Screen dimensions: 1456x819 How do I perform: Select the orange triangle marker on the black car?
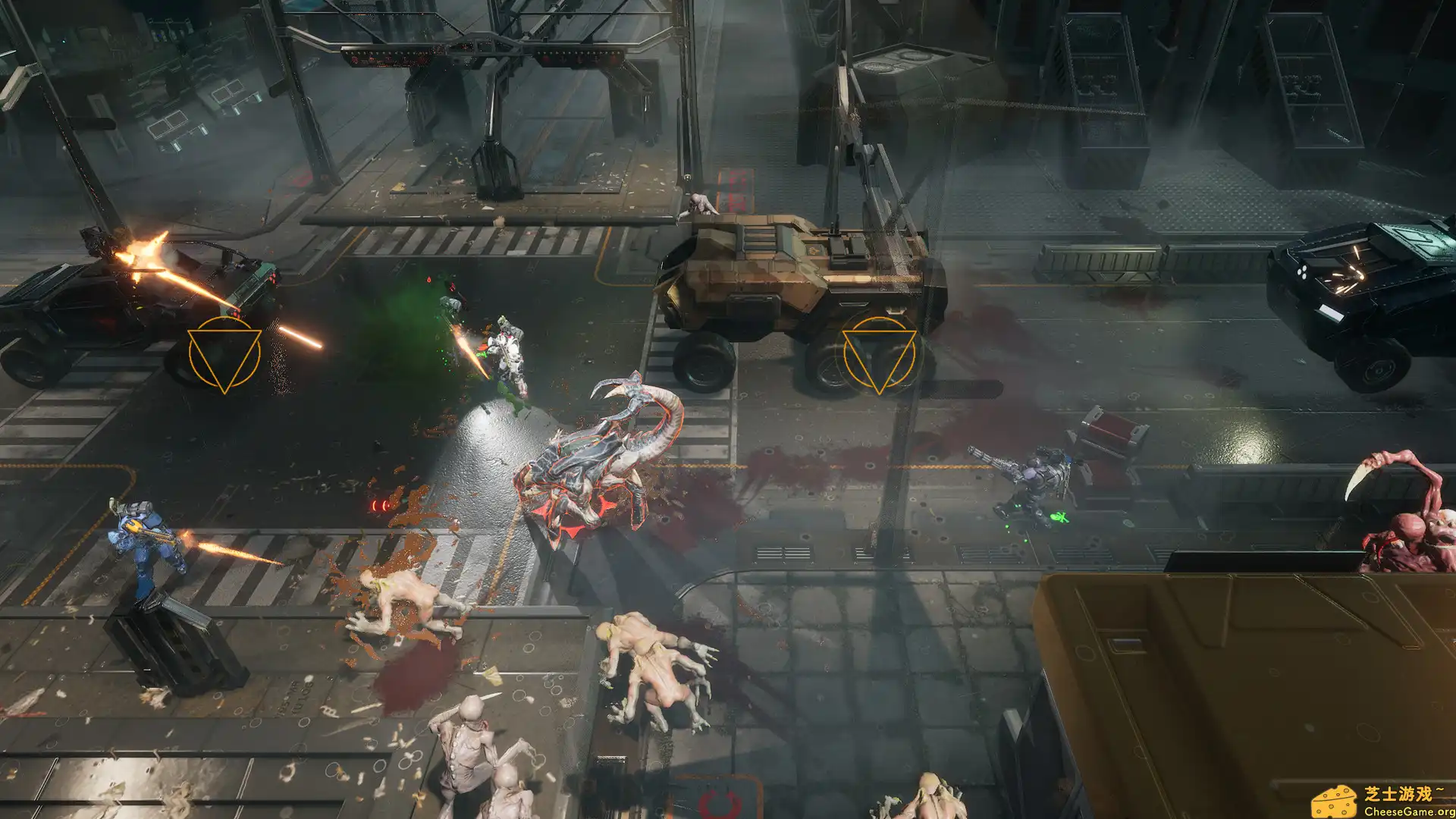click(x=224, y=354)
